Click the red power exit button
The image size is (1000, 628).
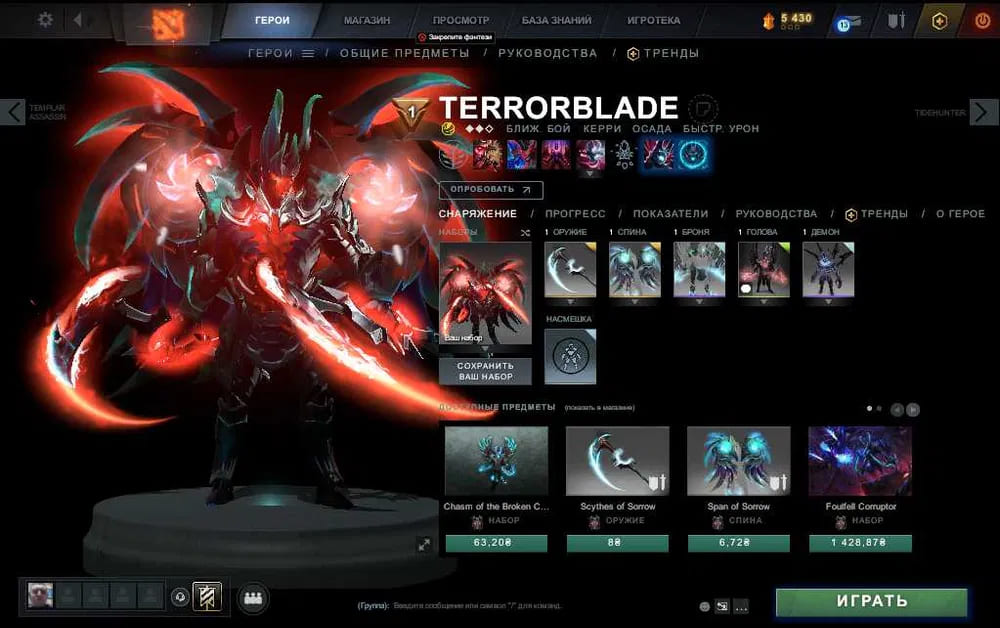[x=981, y=20]
